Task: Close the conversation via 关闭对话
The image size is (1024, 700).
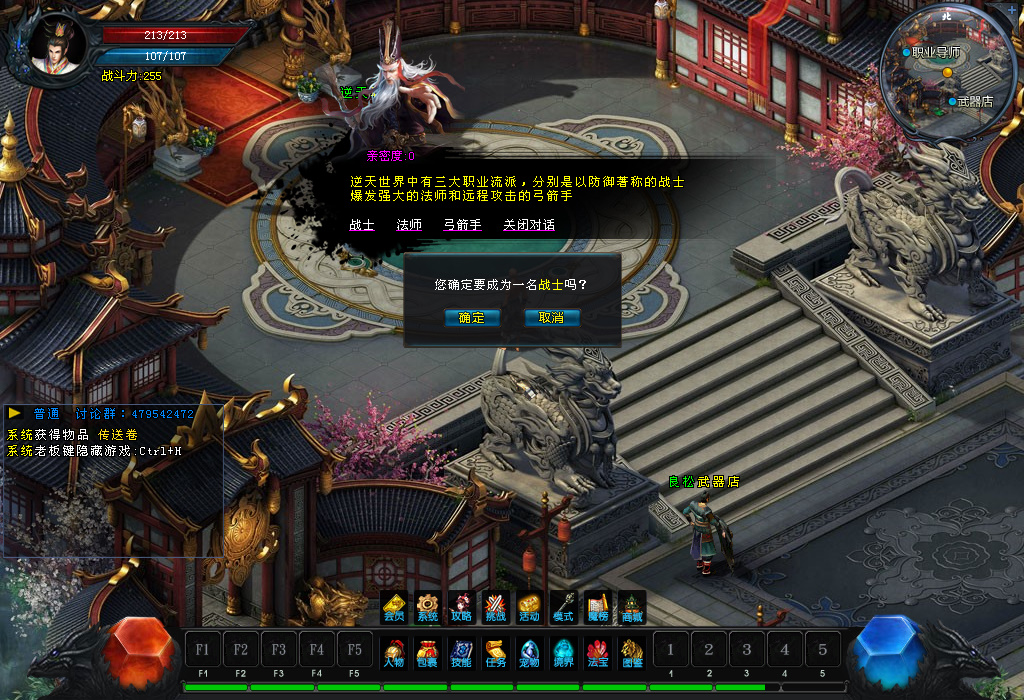Action: point(529,225)
